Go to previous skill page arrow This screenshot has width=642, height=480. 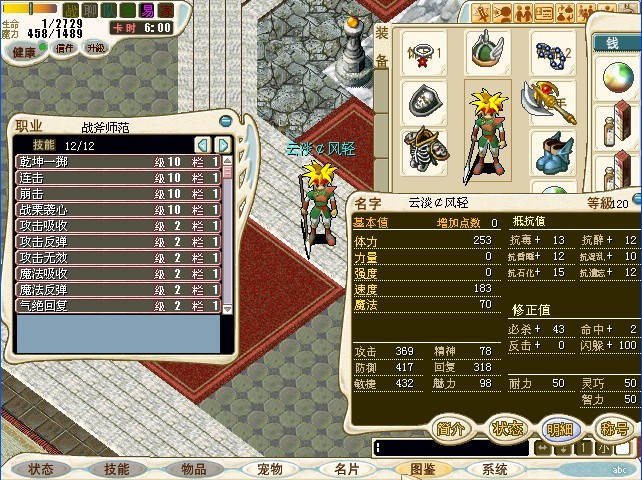point(203,145)
